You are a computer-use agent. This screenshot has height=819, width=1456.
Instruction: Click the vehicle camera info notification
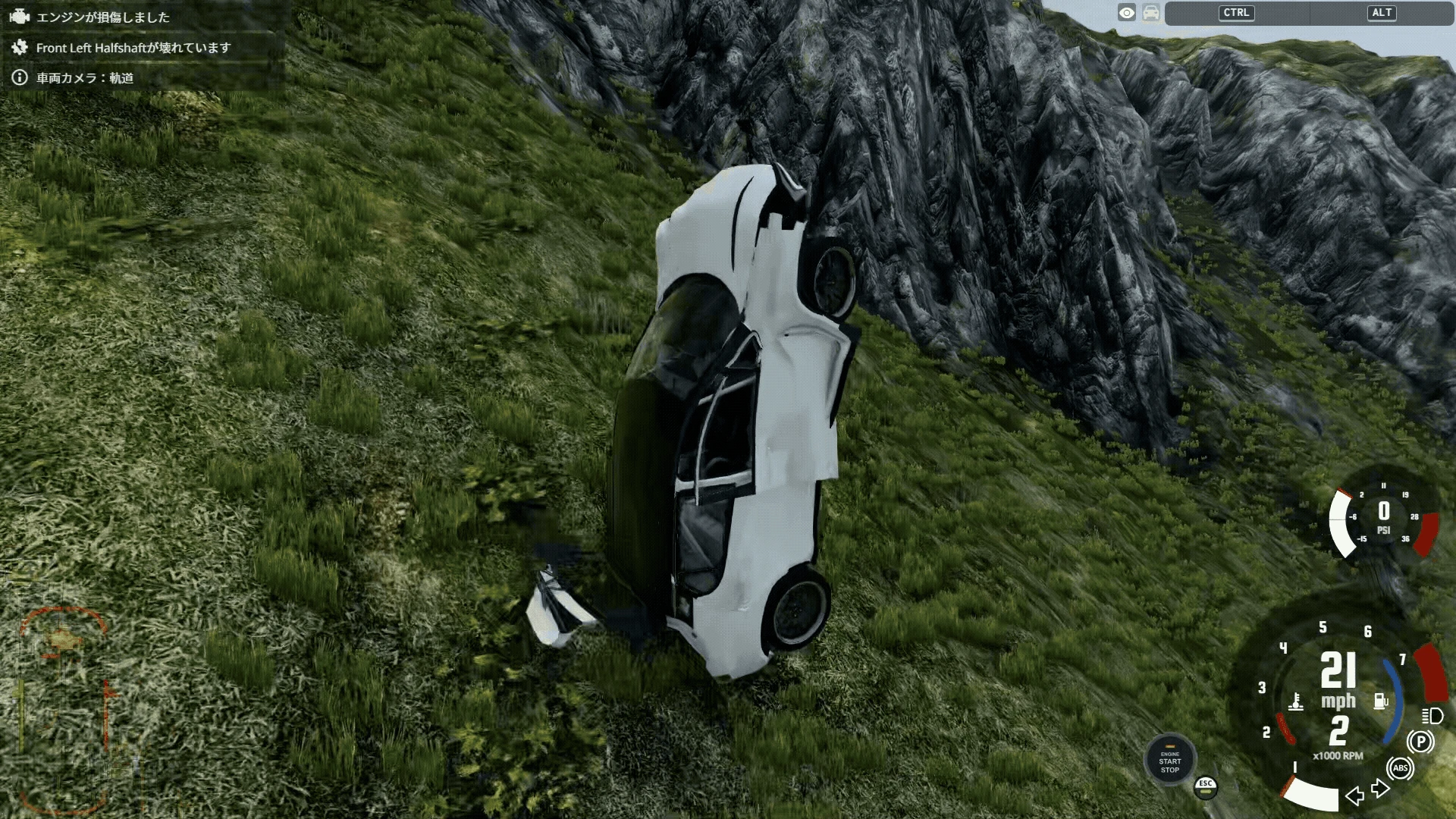click(84, 78)
